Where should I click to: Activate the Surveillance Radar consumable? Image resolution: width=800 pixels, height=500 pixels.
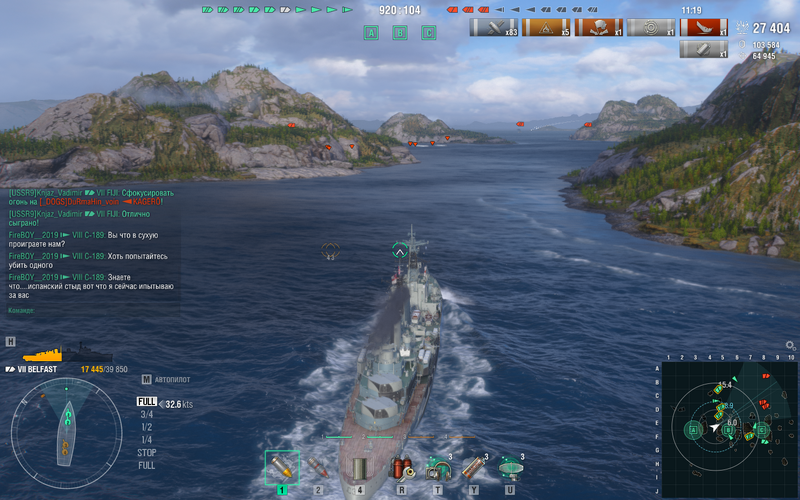point(510,468)
